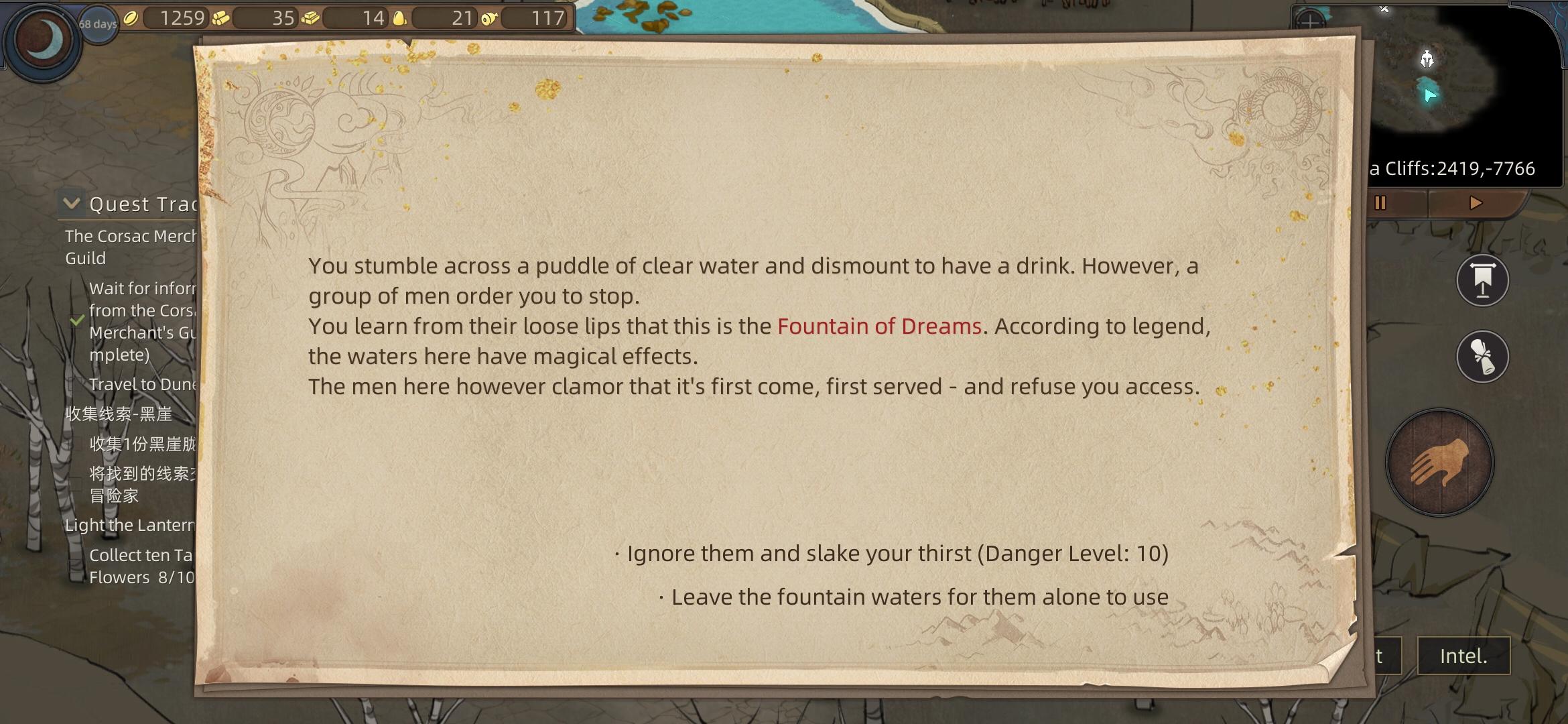Screen dimensions: 1568x724
Task: Switch to the Intel. tab
Action: 1464,656
